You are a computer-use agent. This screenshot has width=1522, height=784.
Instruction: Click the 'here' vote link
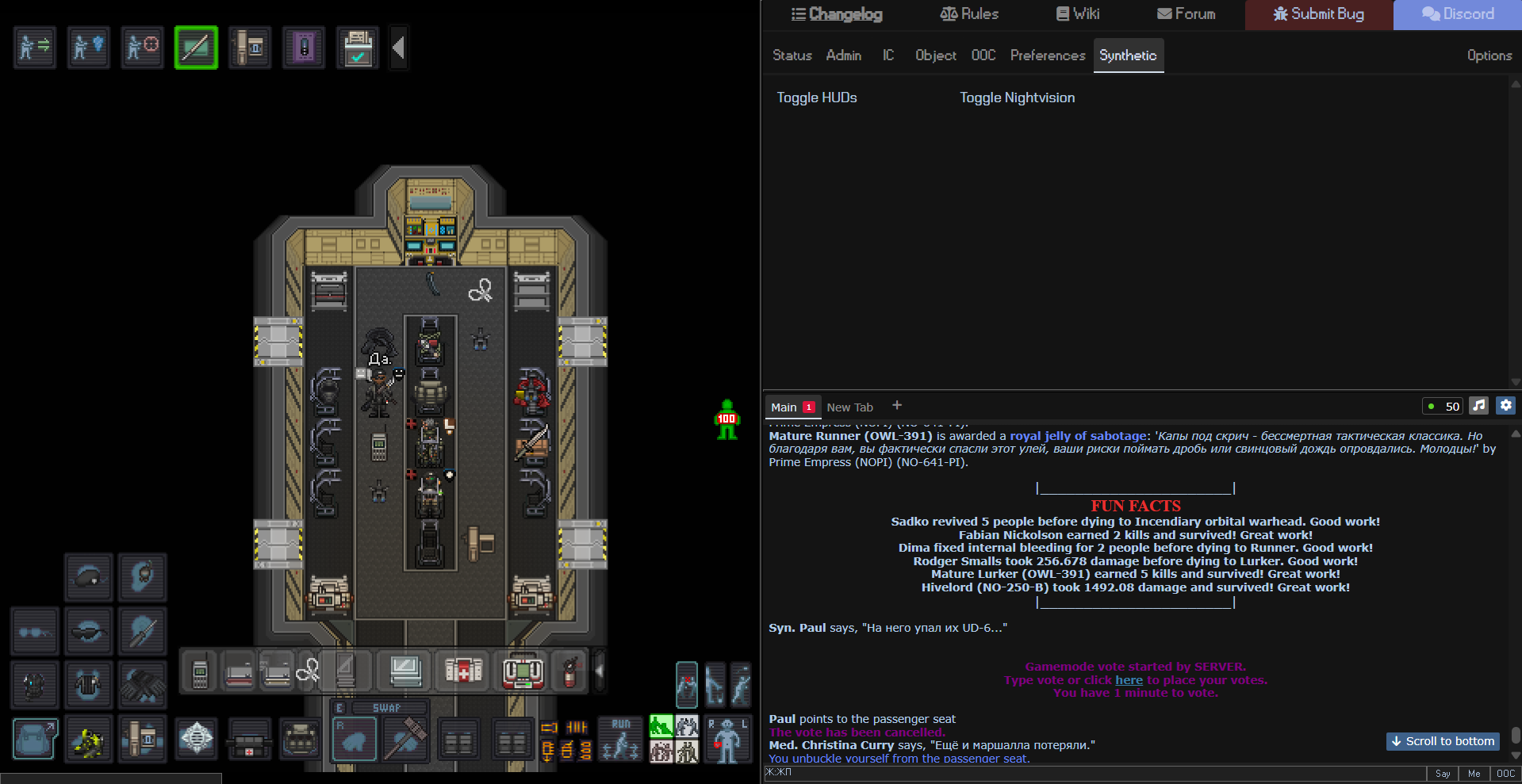(1129, 680)
